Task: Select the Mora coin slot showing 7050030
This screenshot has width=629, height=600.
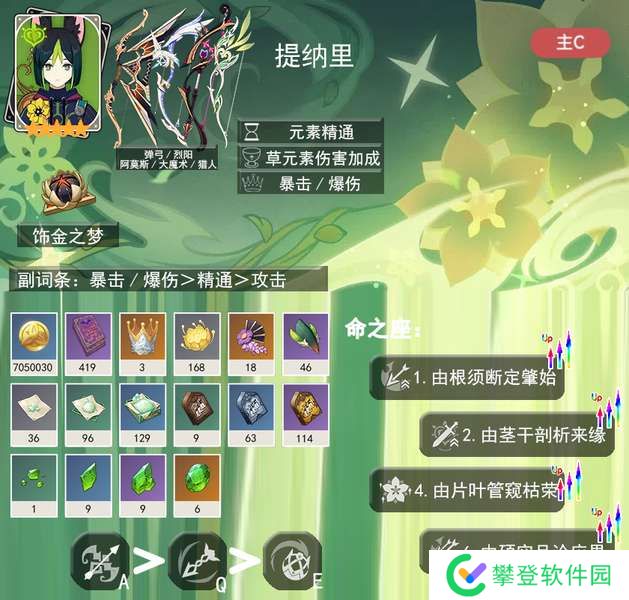Action: coord(35,341)
